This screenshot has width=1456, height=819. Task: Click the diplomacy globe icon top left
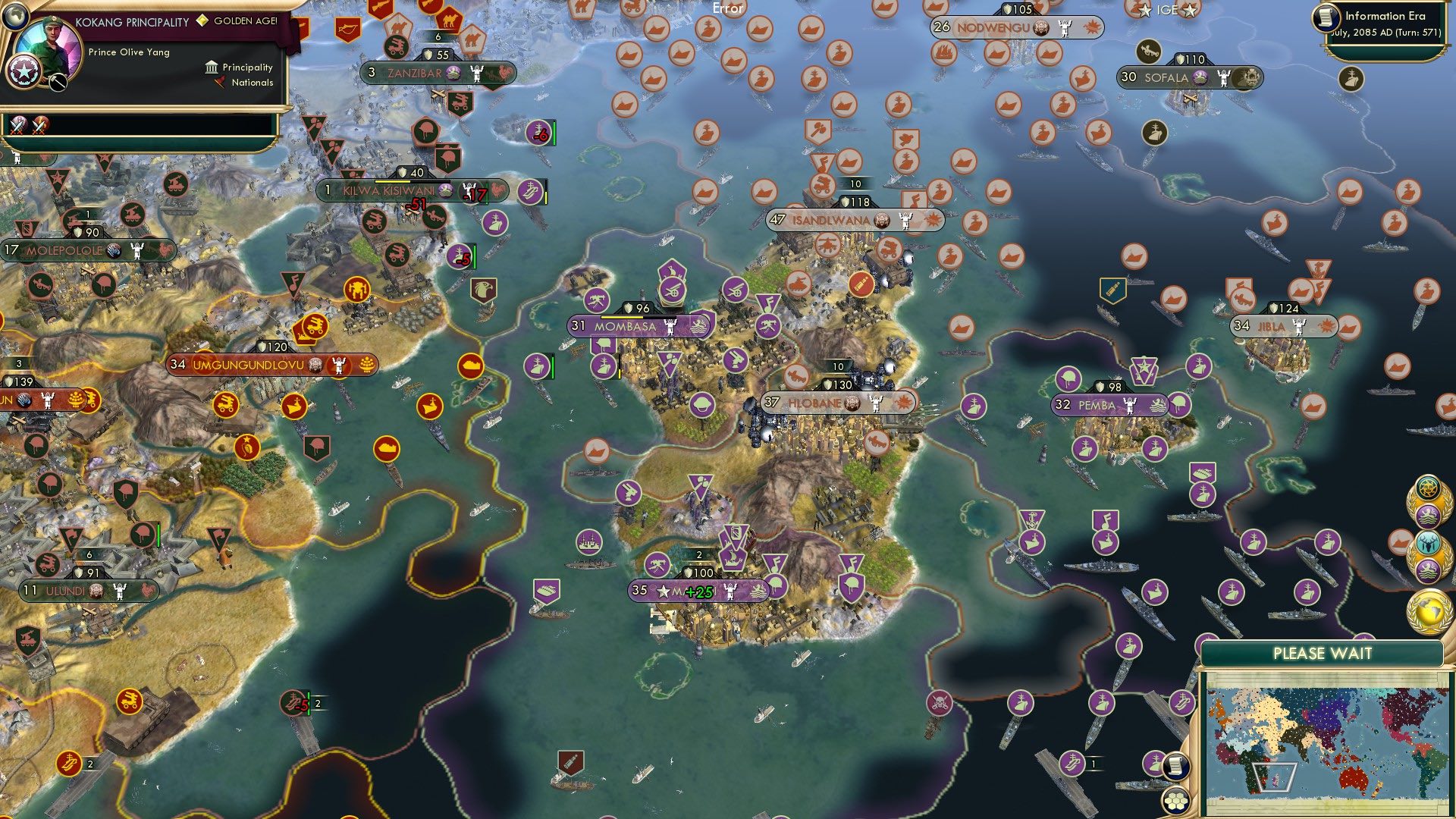point(15,17)
